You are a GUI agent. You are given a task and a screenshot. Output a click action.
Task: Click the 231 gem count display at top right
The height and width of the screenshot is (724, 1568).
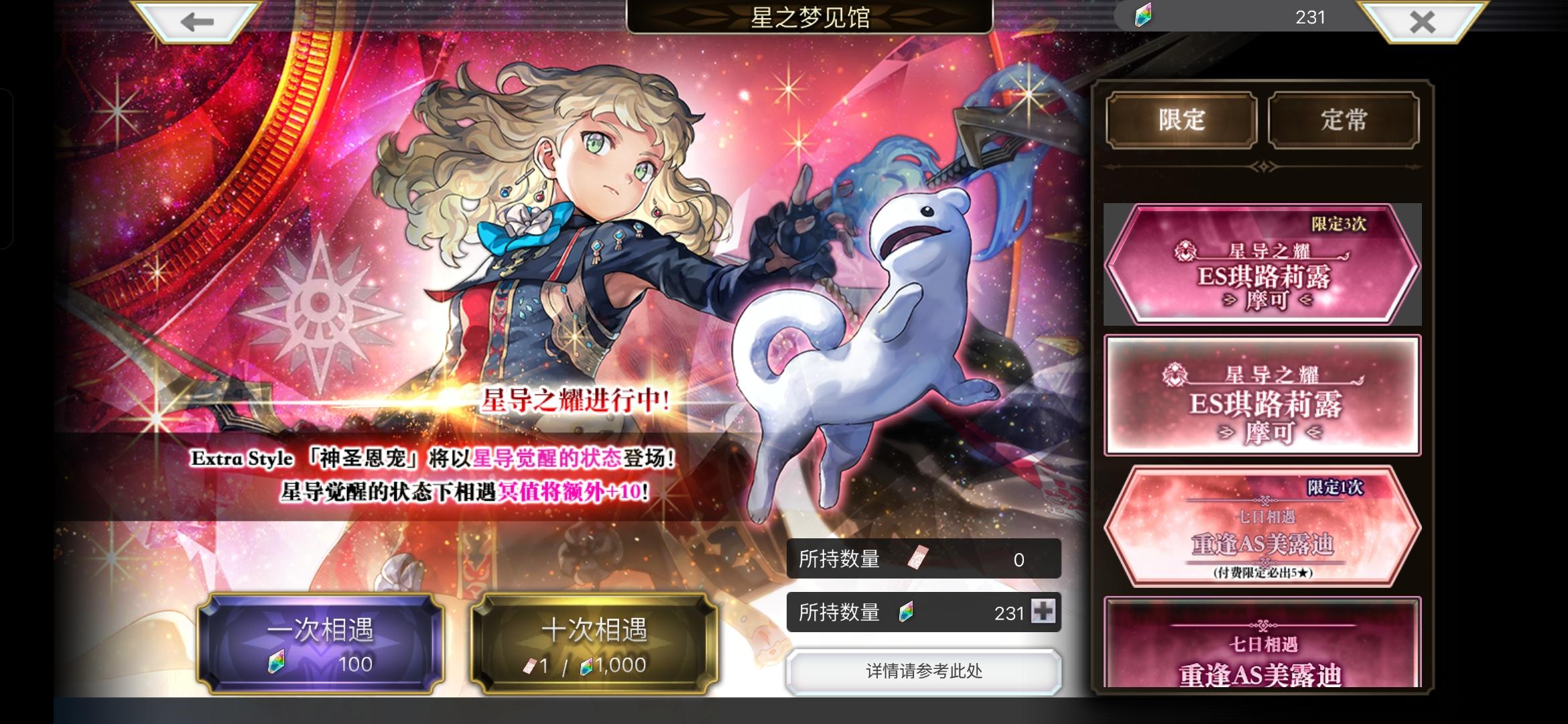tap(1311, 18)
